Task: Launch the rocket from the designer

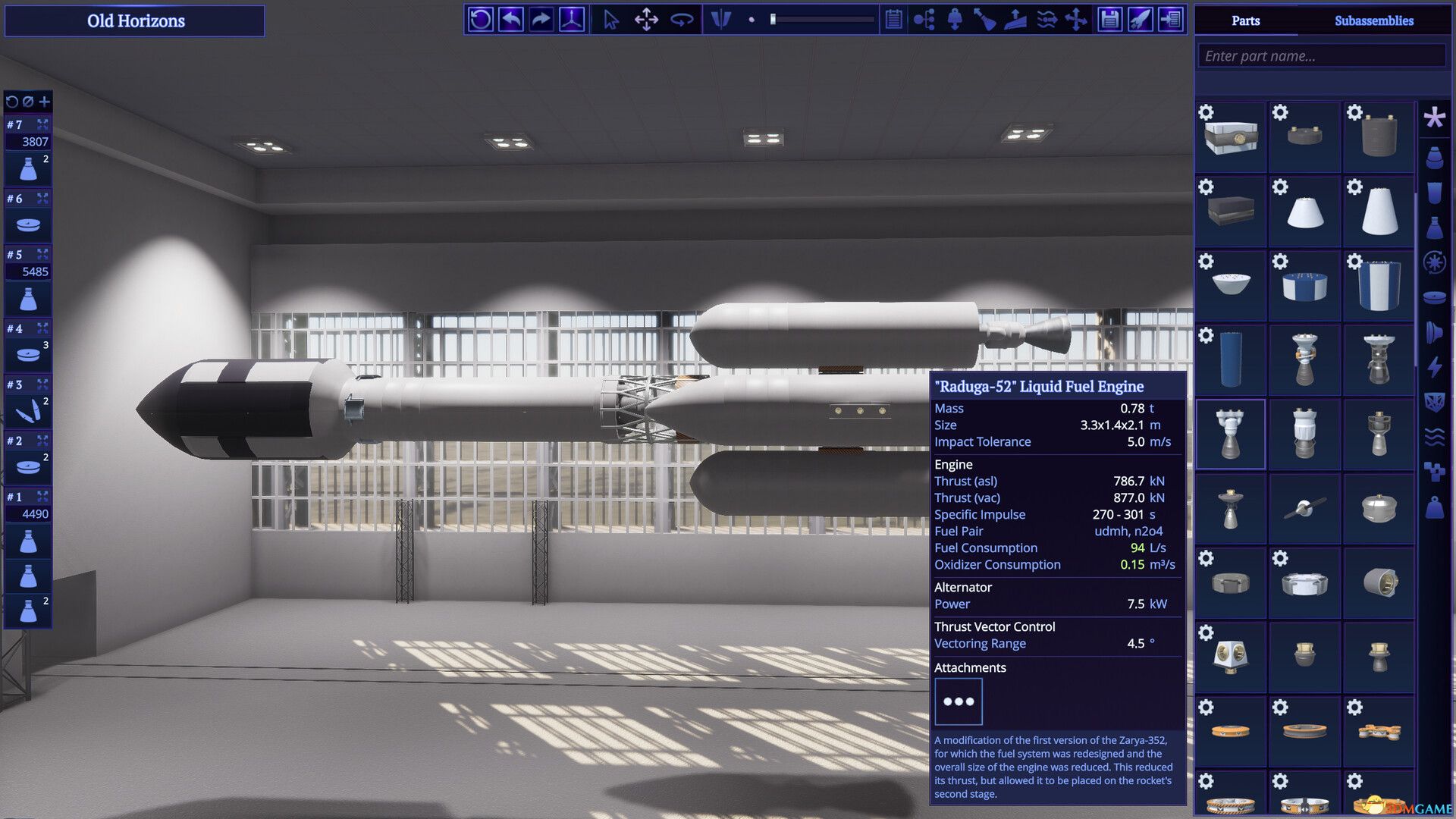Action: (1139, 20)
